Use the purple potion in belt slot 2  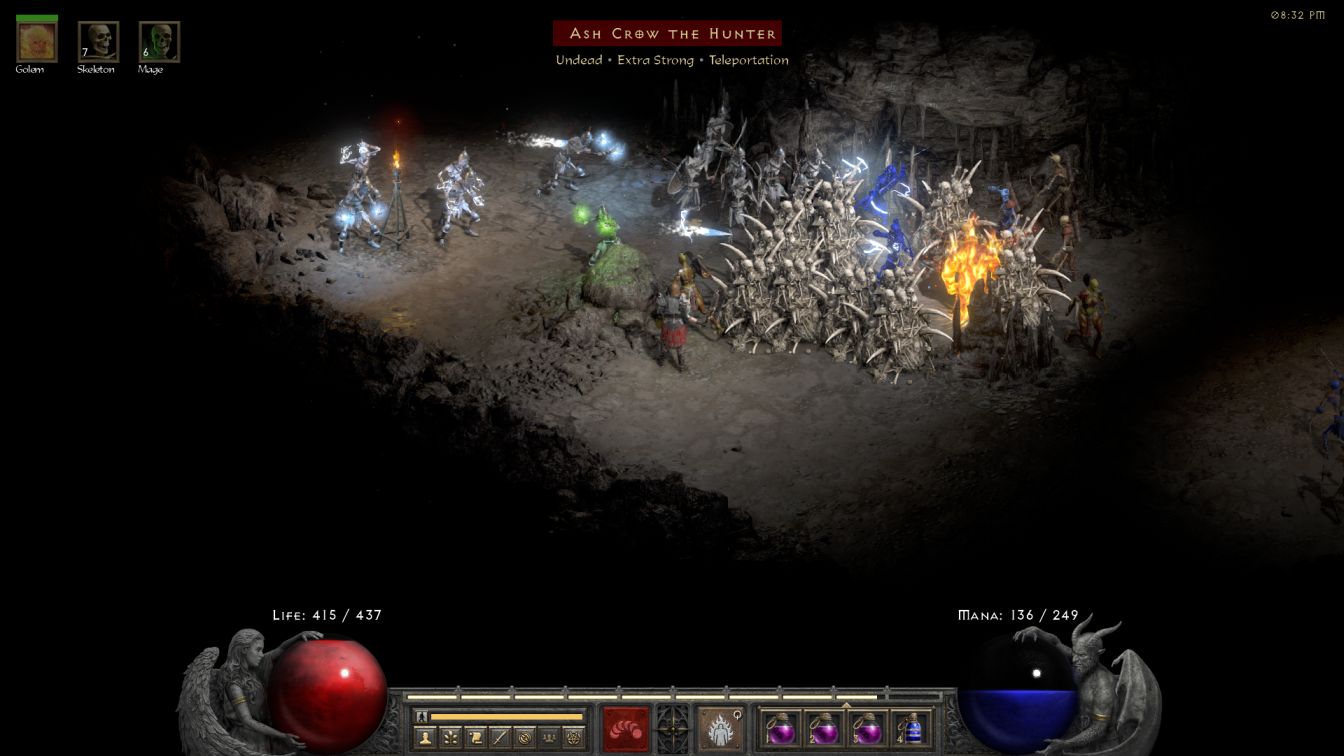pos(824,728)
